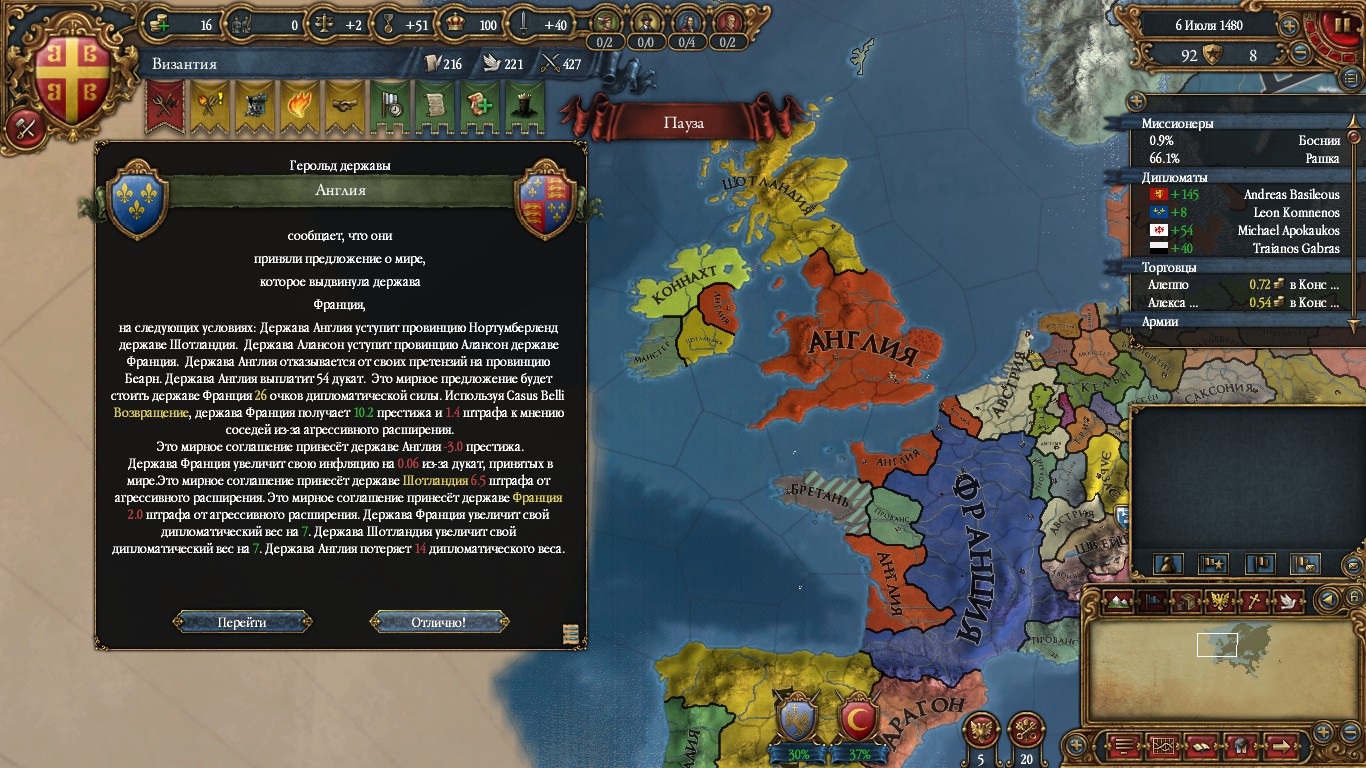Image resolution: width=1366 pixels, height=768 pixels.
Task: Click the green flag-and-clock banner
Action: point(389,107)
